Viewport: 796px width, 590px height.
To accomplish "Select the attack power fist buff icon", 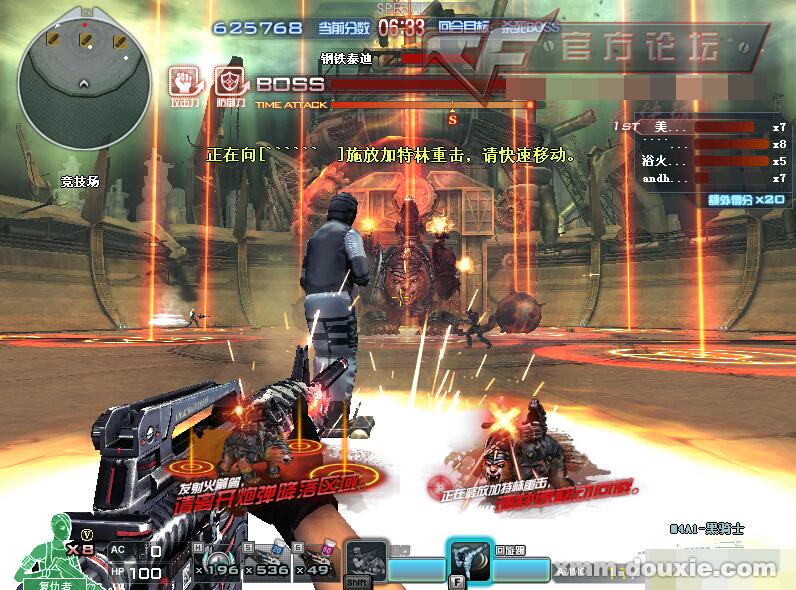I will [x=184, y=83].
